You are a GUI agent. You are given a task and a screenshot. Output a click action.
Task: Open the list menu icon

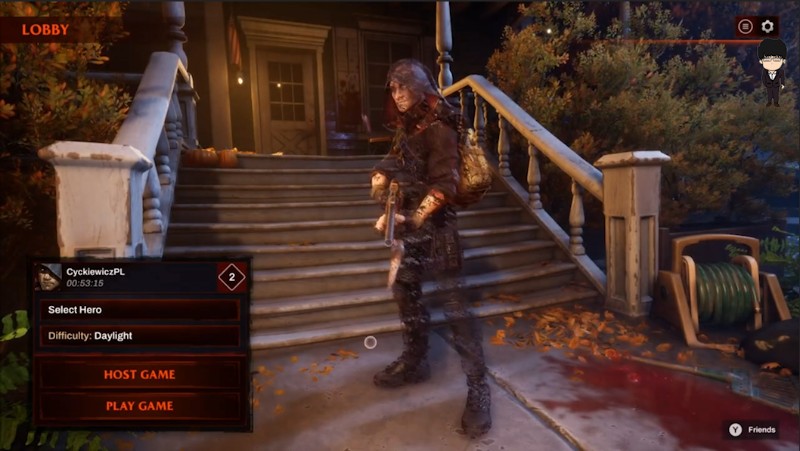pyautogui.click(x=746, y=27)
